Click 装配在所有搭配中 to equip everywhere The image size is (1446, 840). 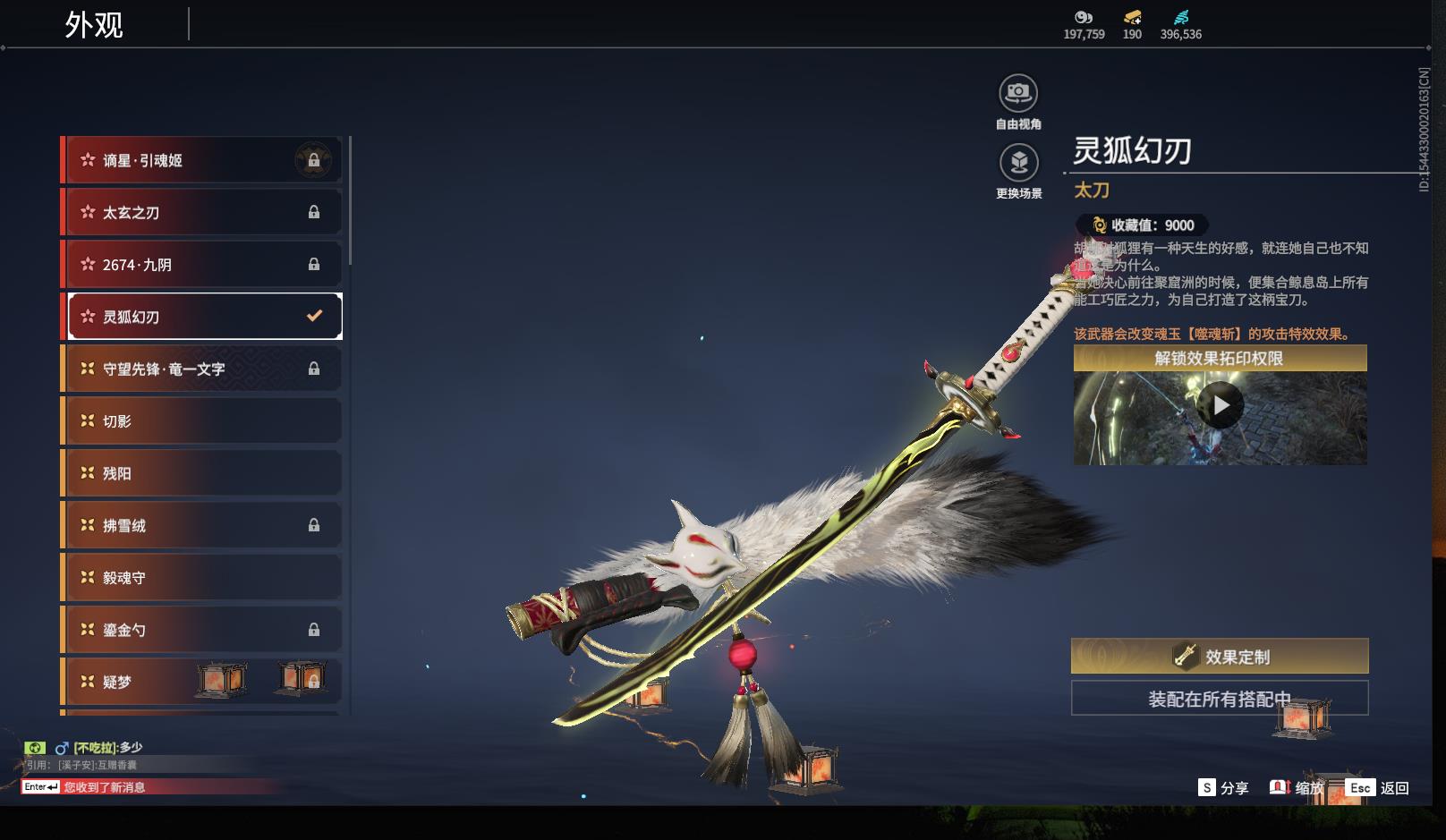coord(1220,699)
